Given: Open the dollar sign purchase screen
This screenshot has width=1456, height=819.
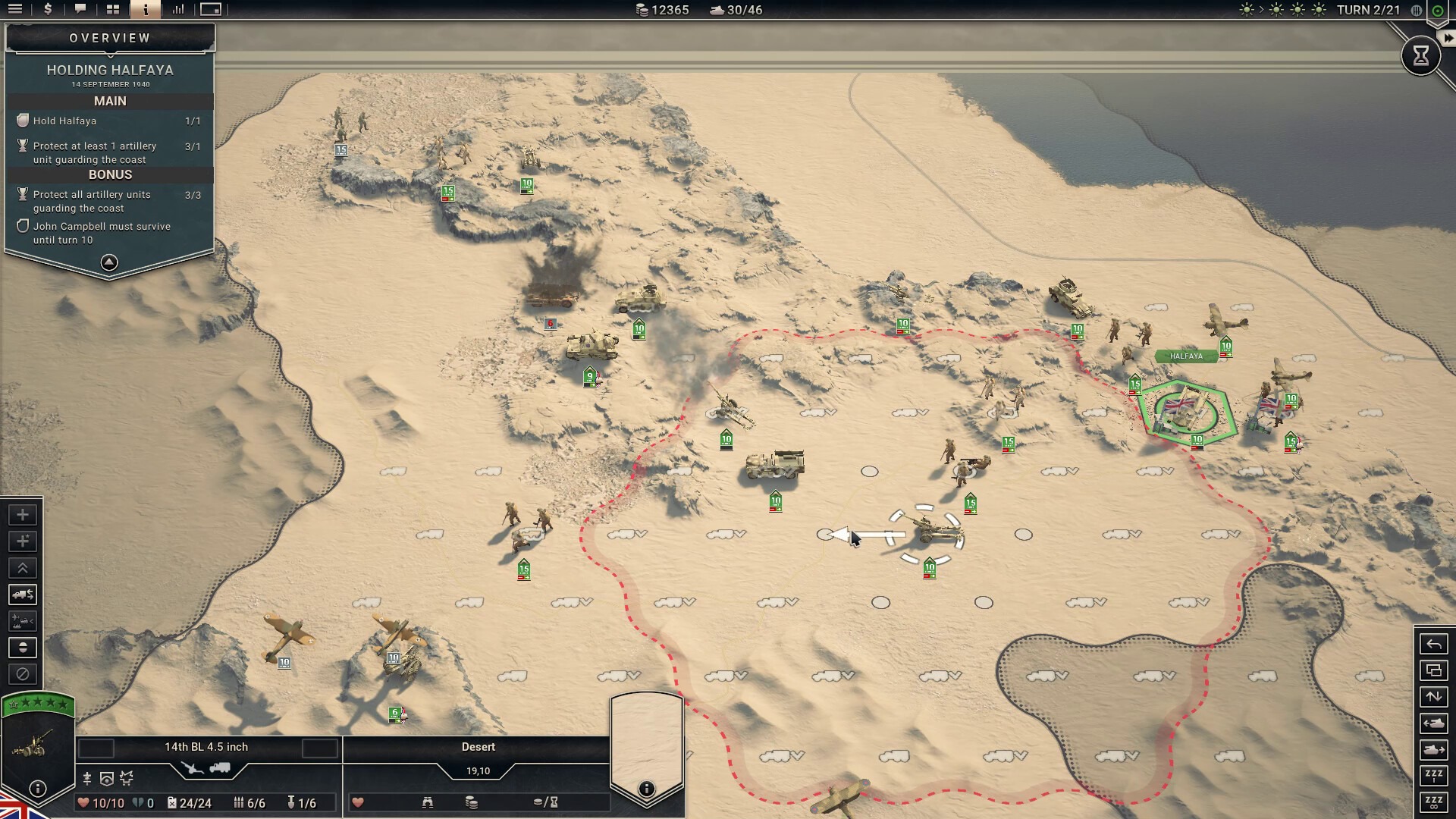Looking at the screenshot, I should point(48,9).
